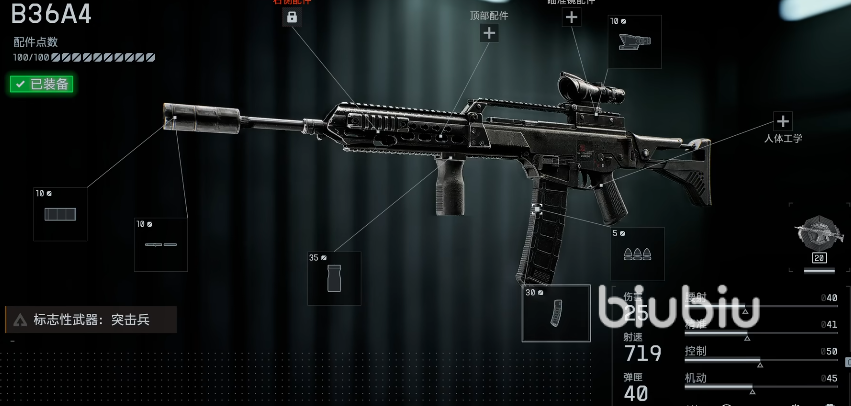Add a 顶部配件 top attachment
Screen dimensions: 851x406
pyautogui.click(x=489, y=33)
